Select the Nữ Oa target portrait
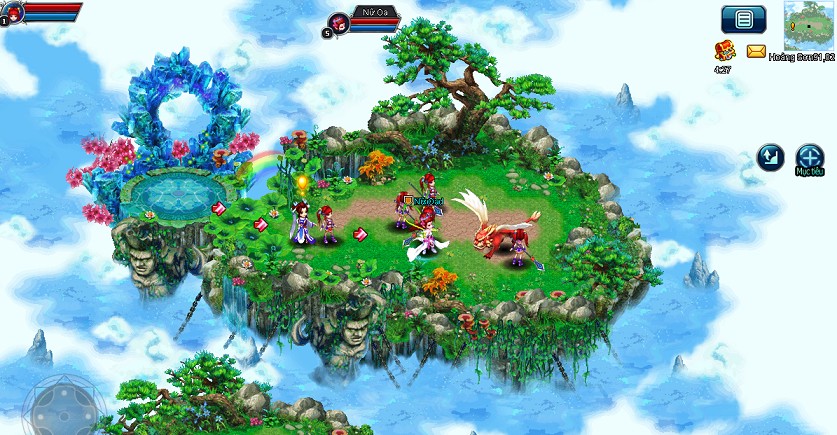Image resolution: width=837 pixels, height=435 pixels. (x=340, y=22)
